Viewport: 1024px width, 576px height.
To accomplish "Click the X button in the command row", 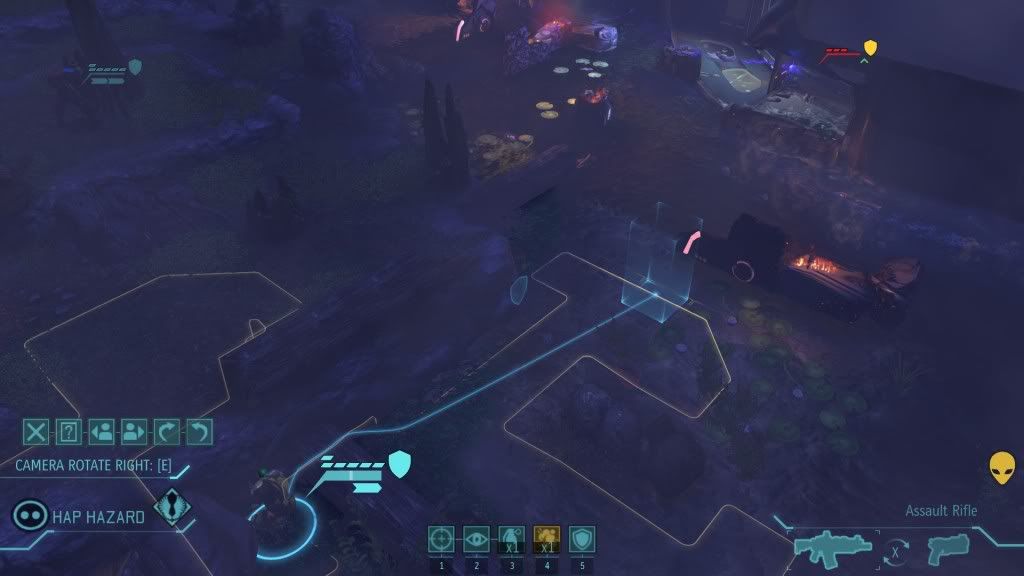I will [x=36, y=432].
